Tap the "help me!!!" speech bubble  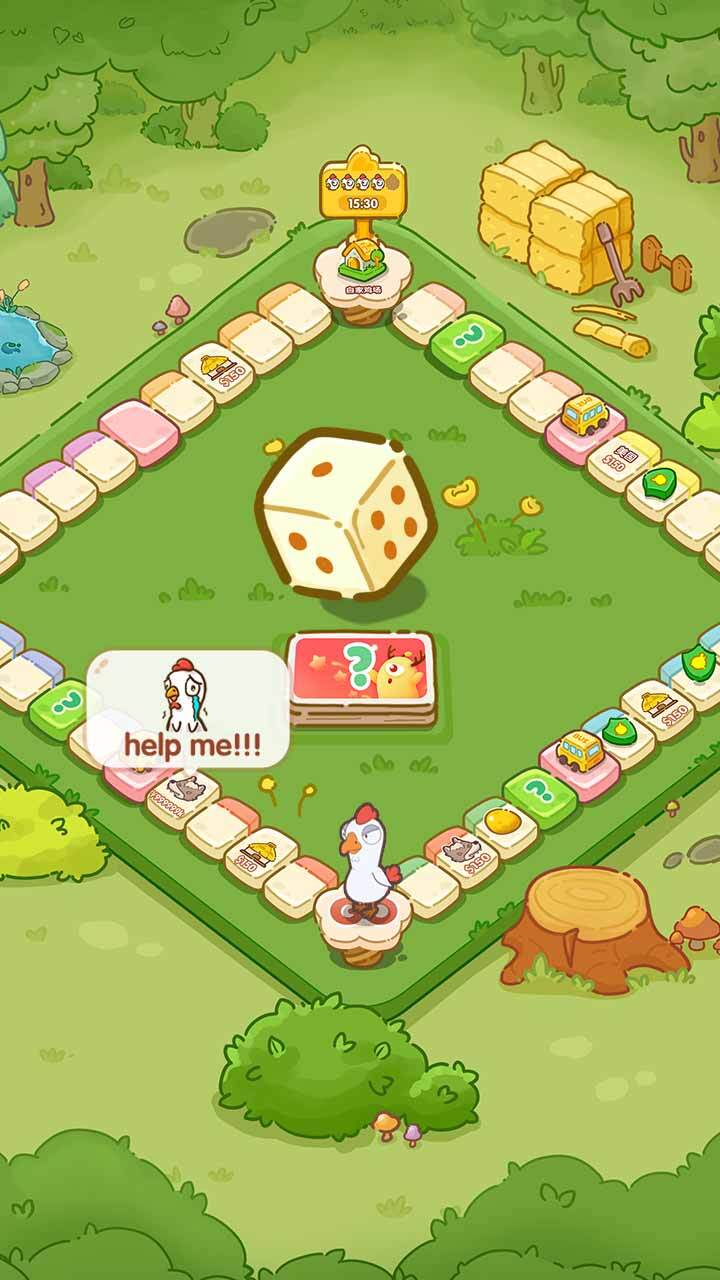point(188,707)
